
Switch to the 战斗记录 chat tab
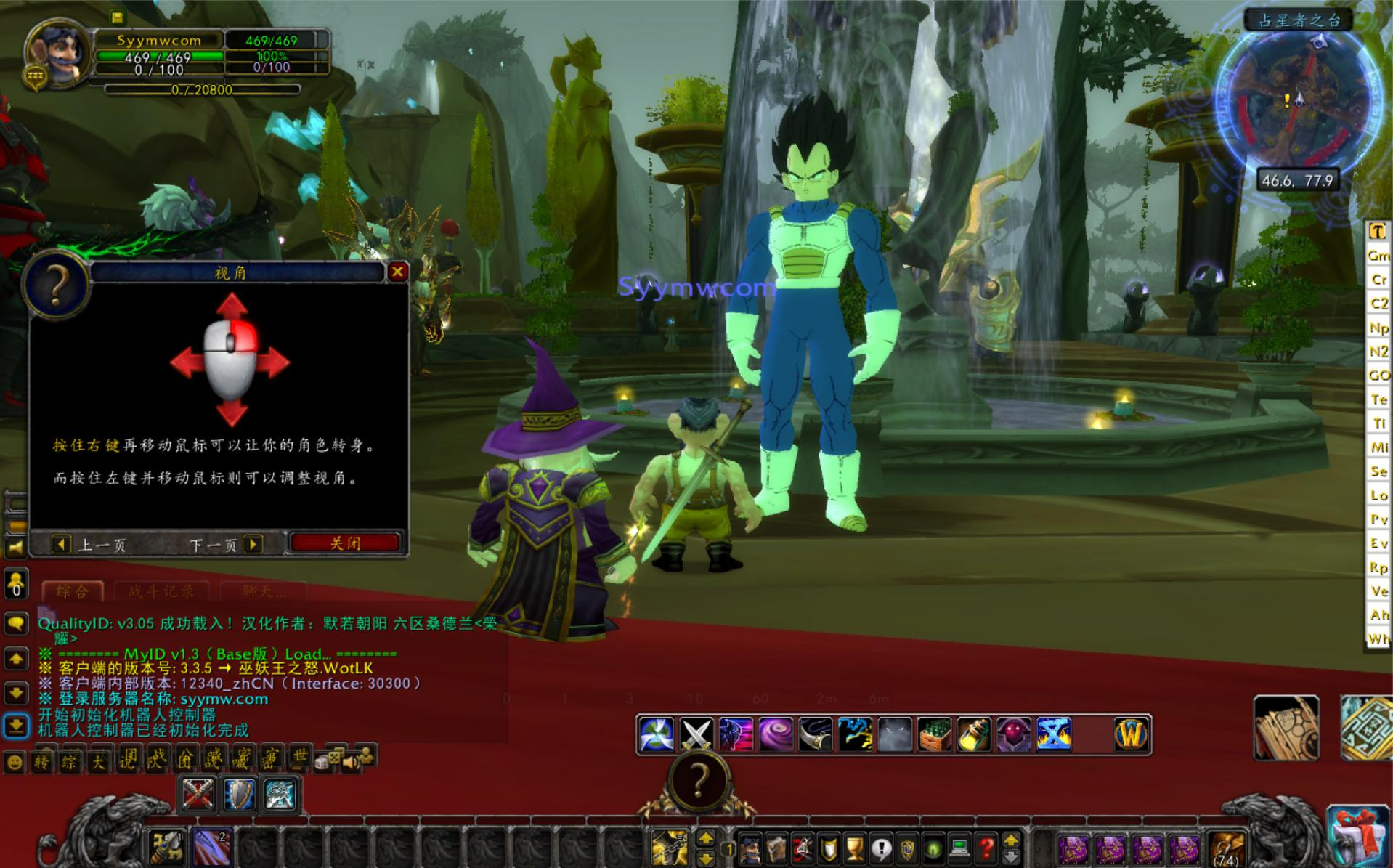click(x=161, y=591)
